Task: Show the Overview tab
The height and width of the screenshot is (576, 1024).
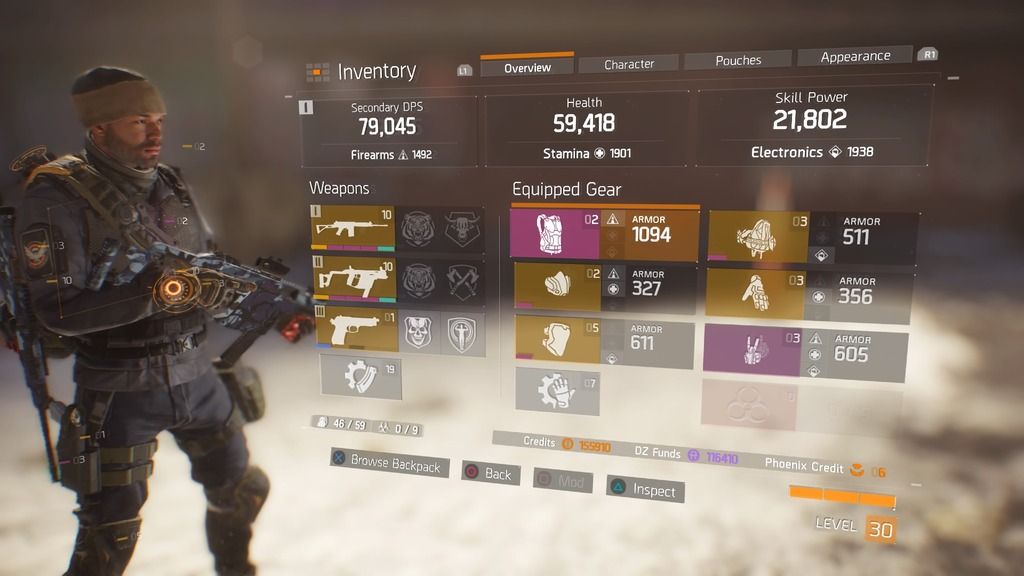Action: (x=527, y=68)
